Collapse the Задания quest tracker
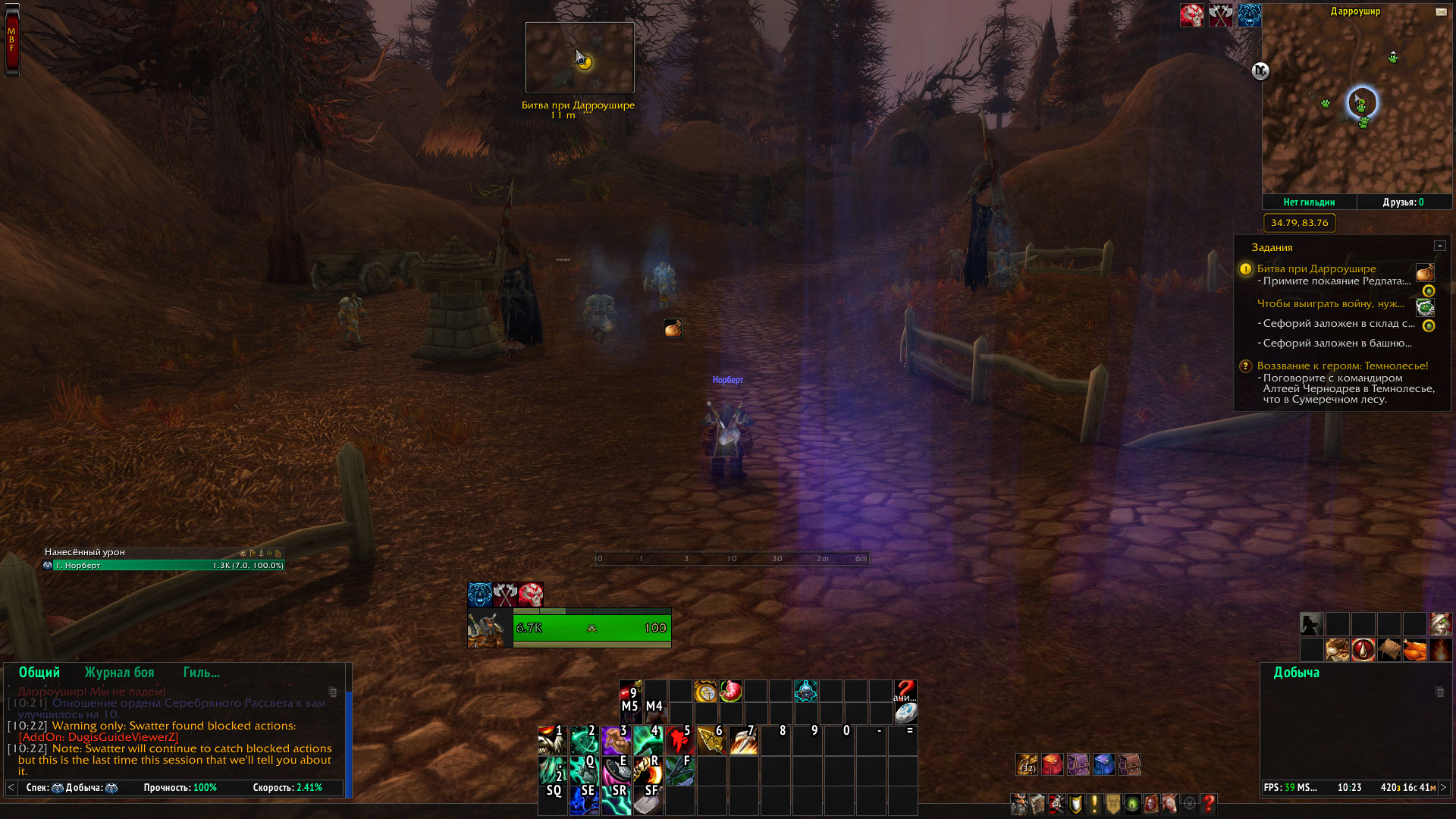Screen dimensions: 1456x819 pyautogui.click(x=1439, y=246)
